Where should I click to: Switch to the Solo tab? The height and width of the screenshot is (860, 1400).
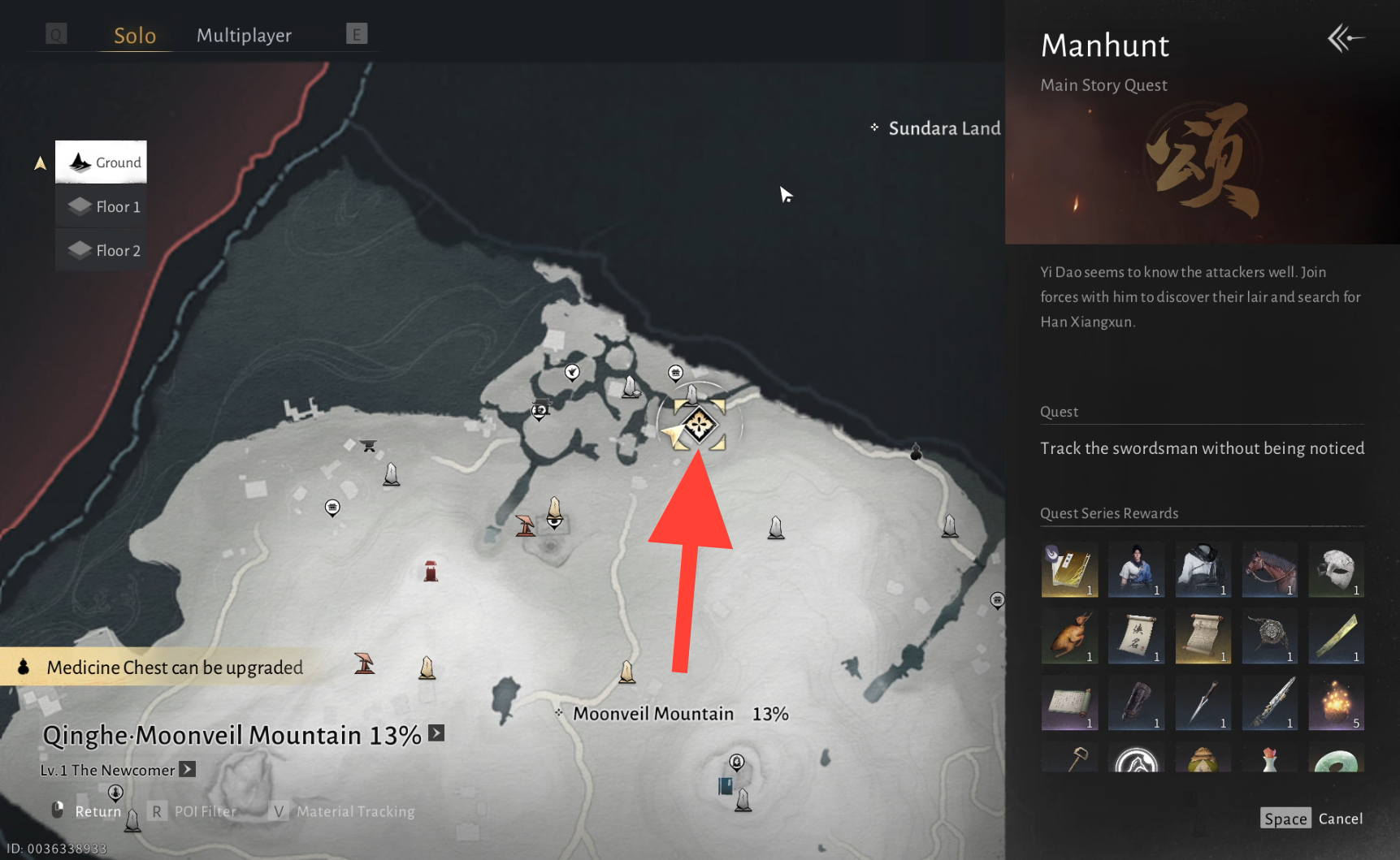coord(135,36)
